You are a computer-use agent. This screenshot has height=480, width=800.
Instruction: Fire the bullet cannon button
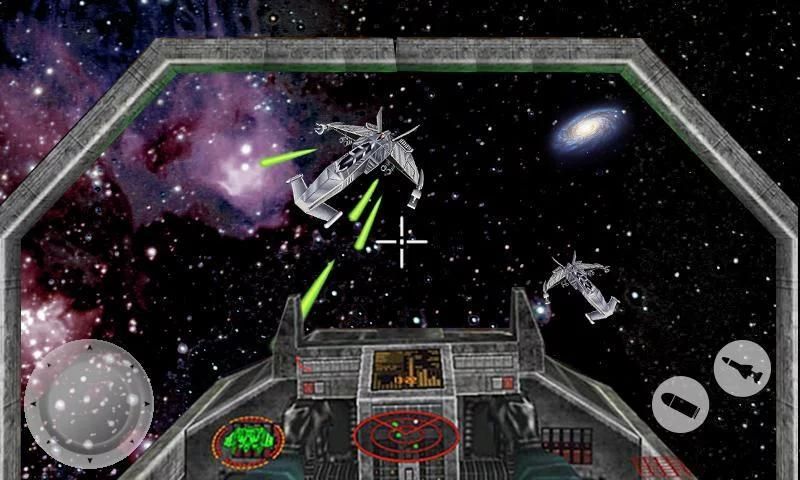click(681, 405)
